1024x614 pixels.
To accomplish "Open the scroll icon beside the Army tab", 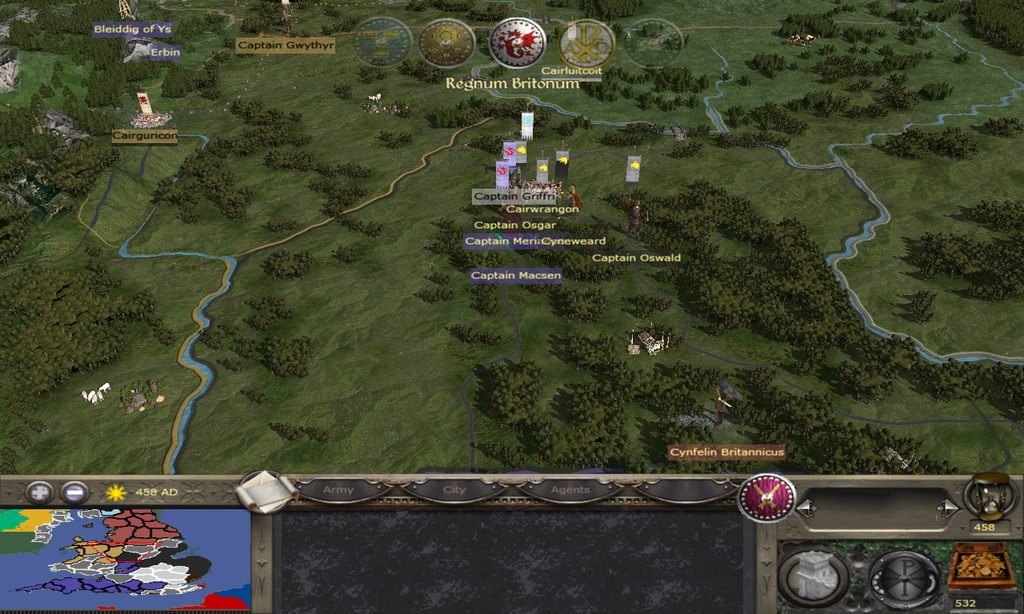I will tap(267, 490).
